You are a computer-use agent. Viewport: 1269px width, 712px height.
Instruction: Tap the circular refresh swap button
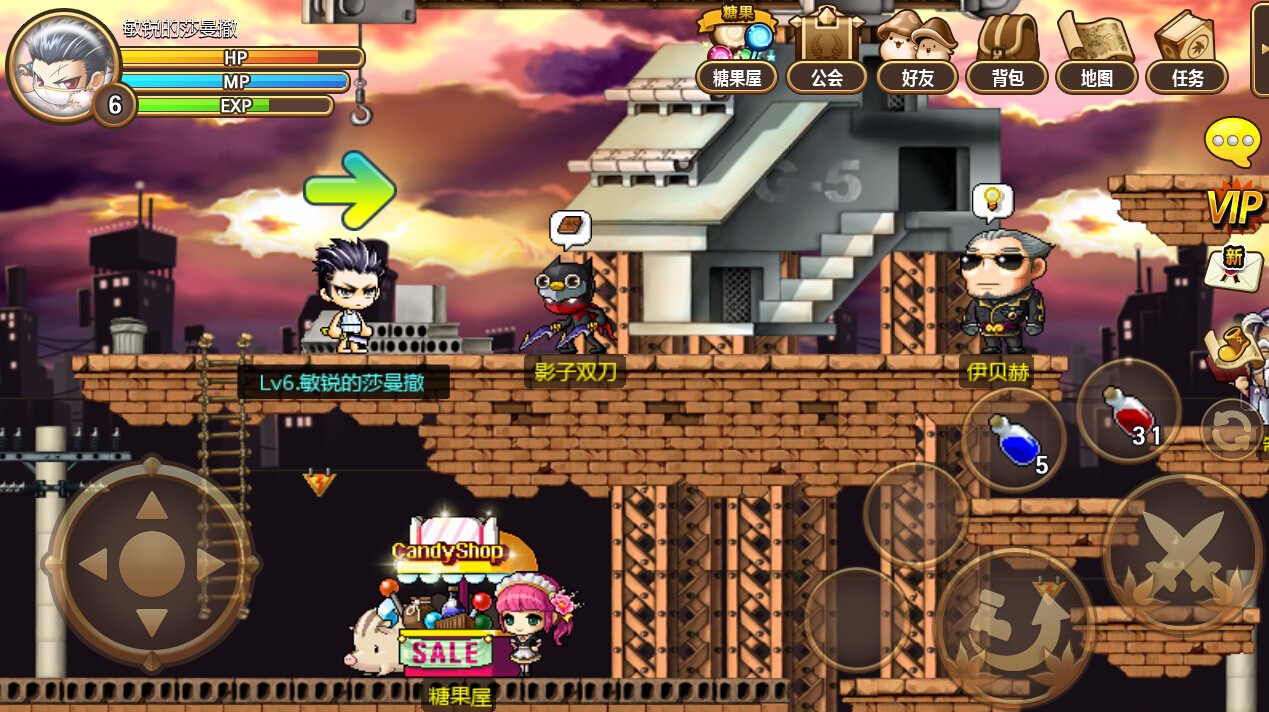(1231, 429)
